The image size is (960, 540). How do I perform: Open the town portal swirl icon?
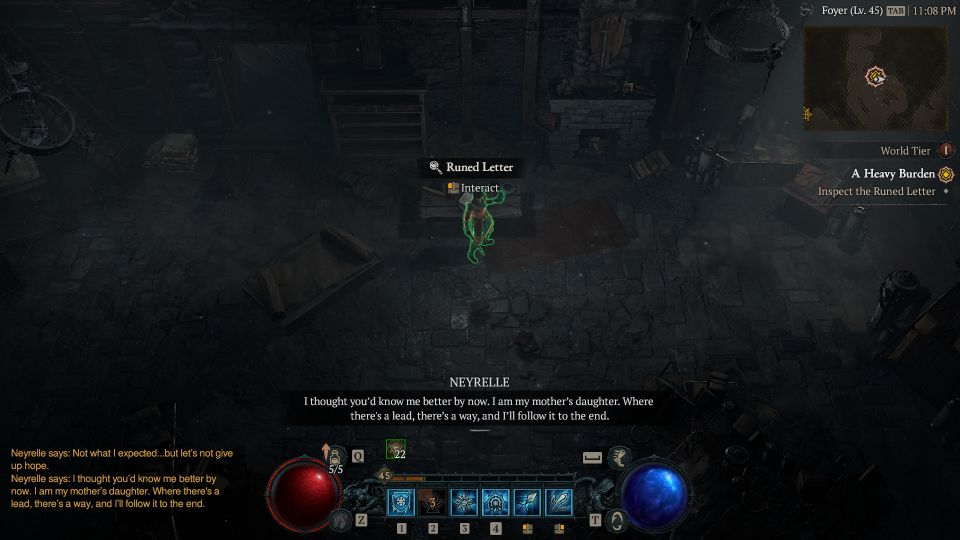pos(618,520)
